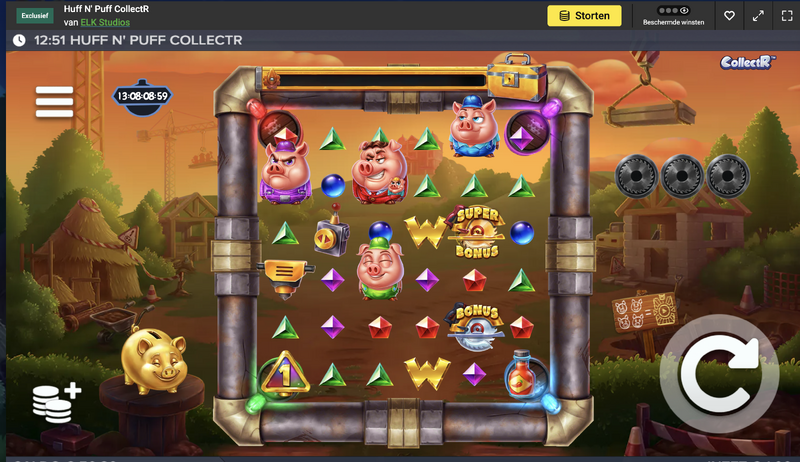Expand the game window with the diagonal arrows
Screen dimensions: 800x462
point(758,16)
